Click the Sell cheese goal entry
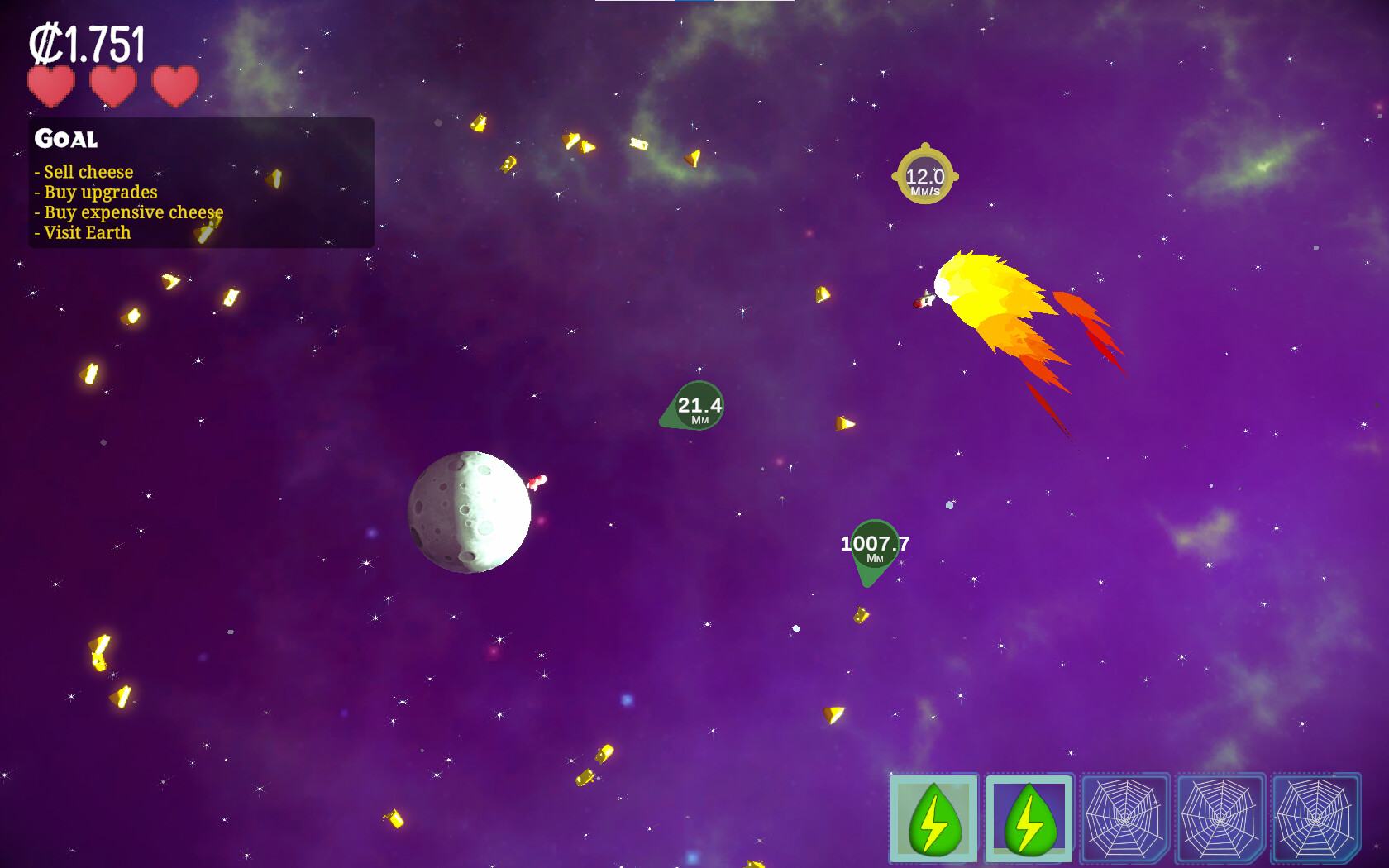The image size is (1389, 868). coord(84,172)
